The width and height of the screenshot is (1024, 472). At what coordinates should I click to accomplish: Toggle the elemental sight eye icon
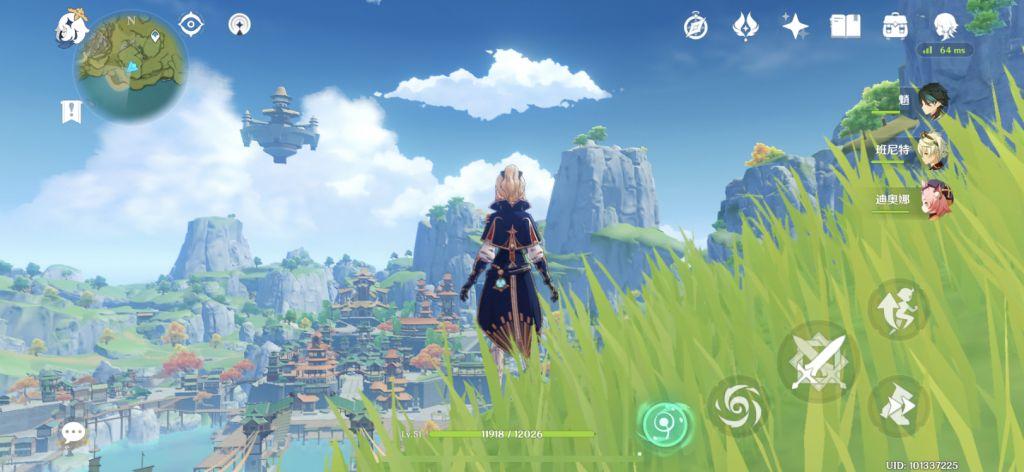point(191,24)
